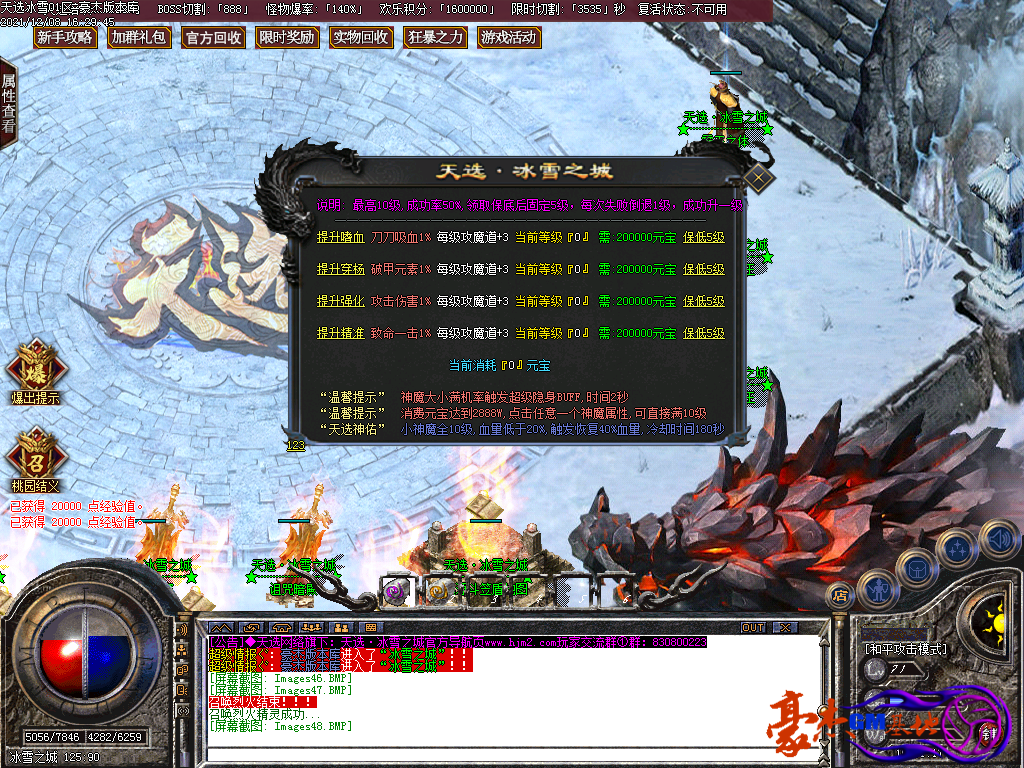Select the 提升强化 upgrade link

(x=340, y=302)
